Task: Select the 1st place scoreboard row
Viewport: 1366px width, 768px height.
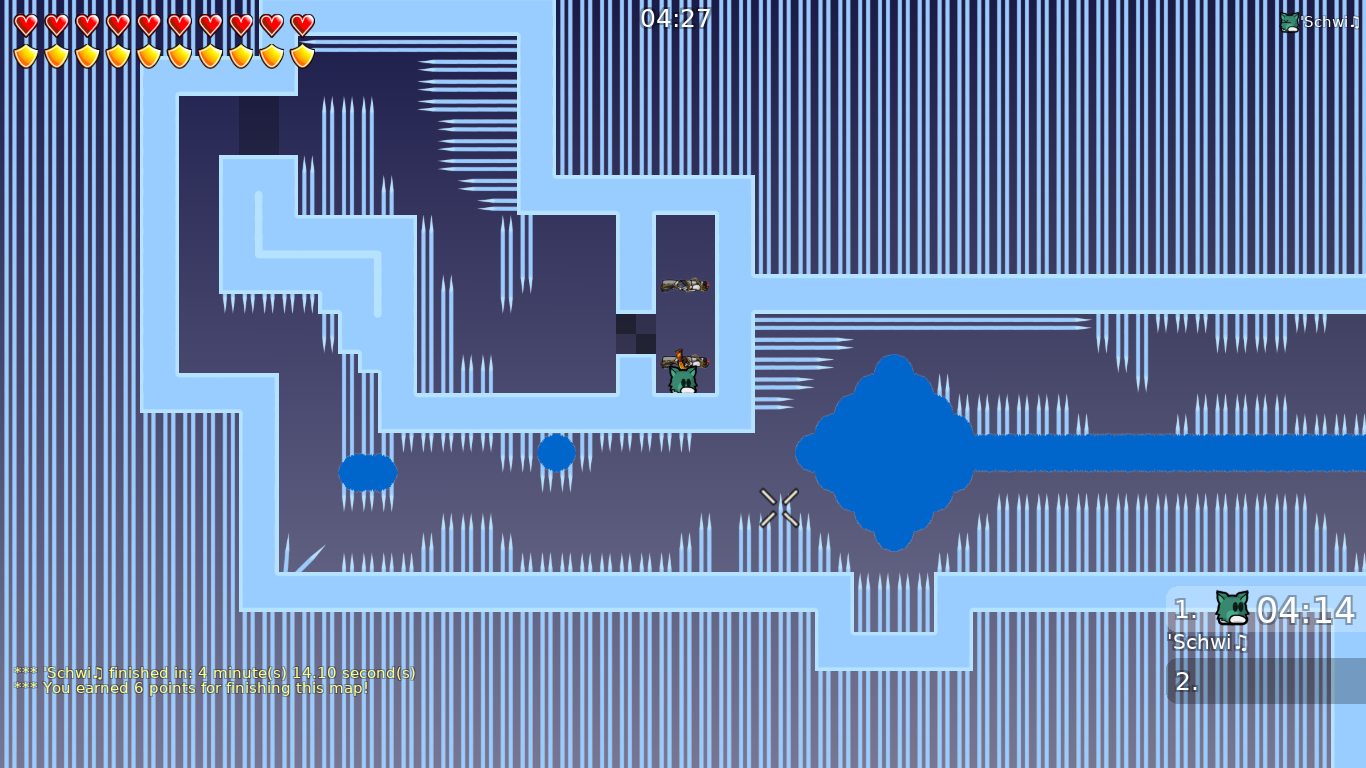Action: pyautogui.click(x=1260, y=610)
